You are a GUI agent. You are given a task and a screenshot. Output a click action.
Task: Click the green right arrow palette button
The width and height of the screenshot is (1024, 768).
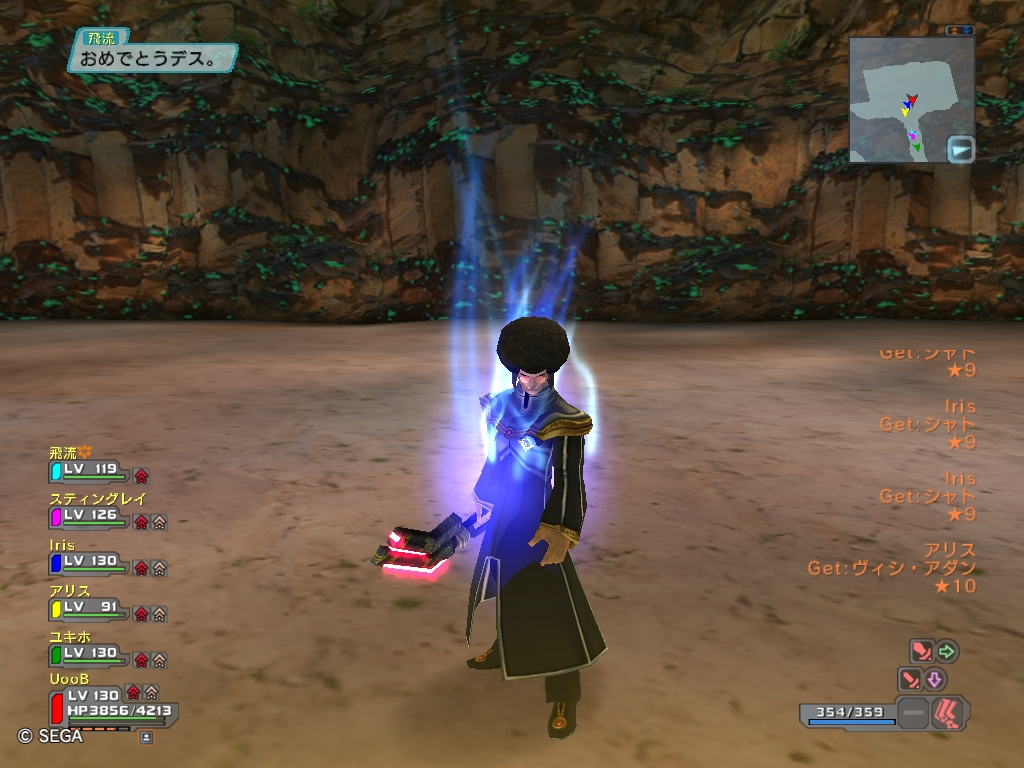pyautogui.click(x=946, y=652)
